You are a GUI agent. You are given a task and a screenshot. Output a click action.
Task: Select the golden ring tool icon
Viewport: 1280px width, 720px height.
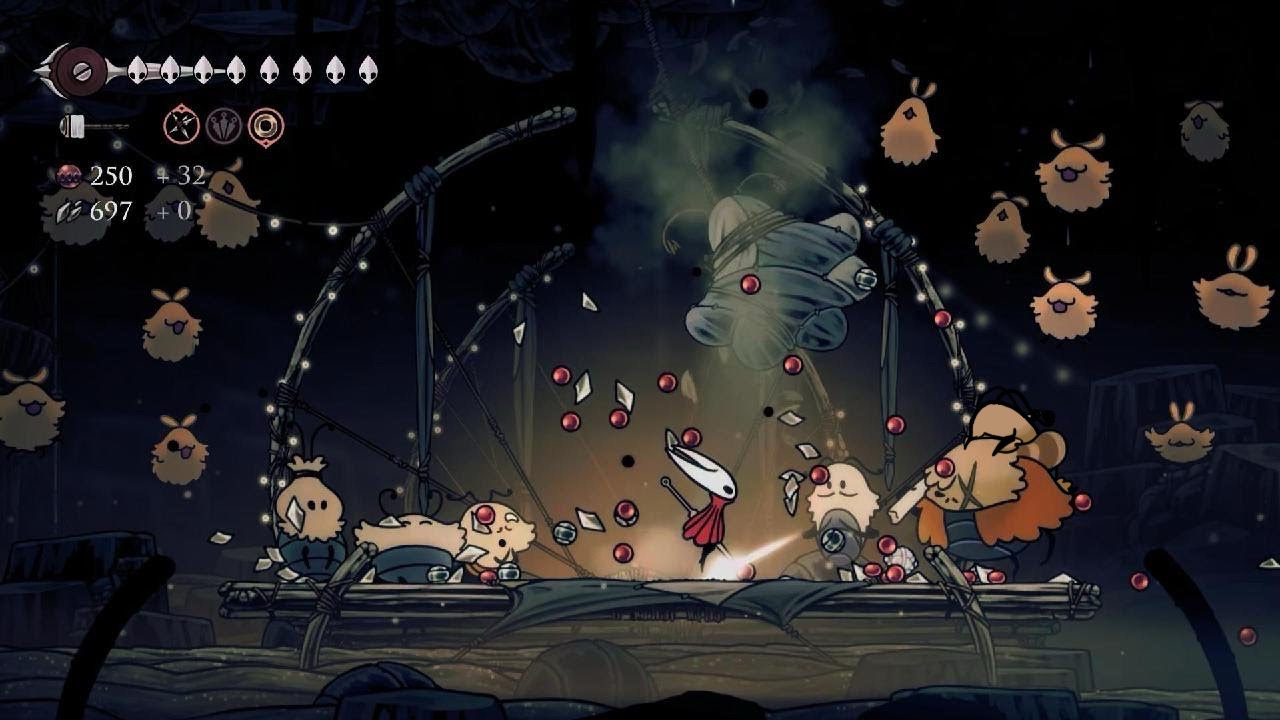click(266, 126)
